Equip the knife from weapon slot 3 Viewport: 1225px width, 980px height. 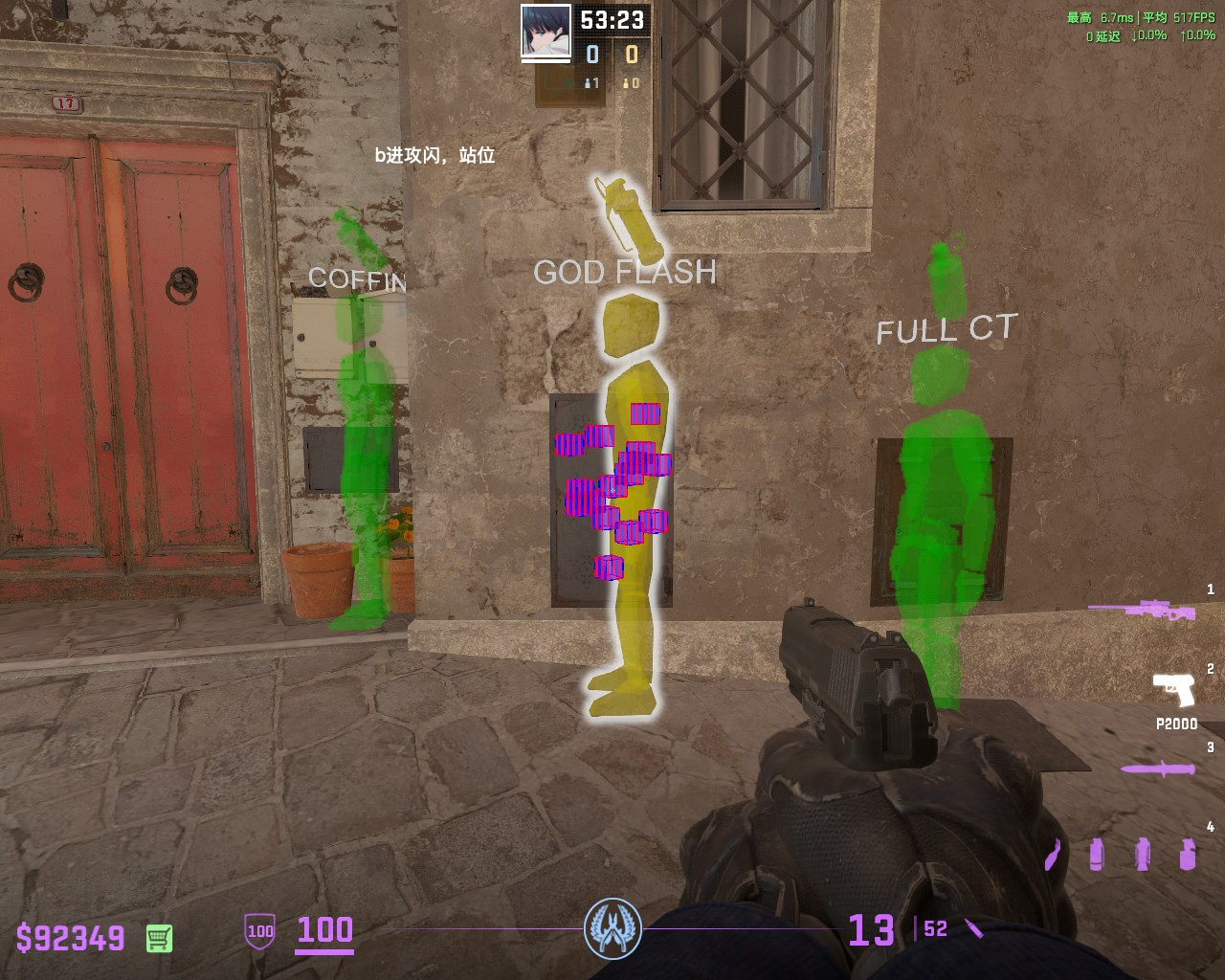point(1158,768)
